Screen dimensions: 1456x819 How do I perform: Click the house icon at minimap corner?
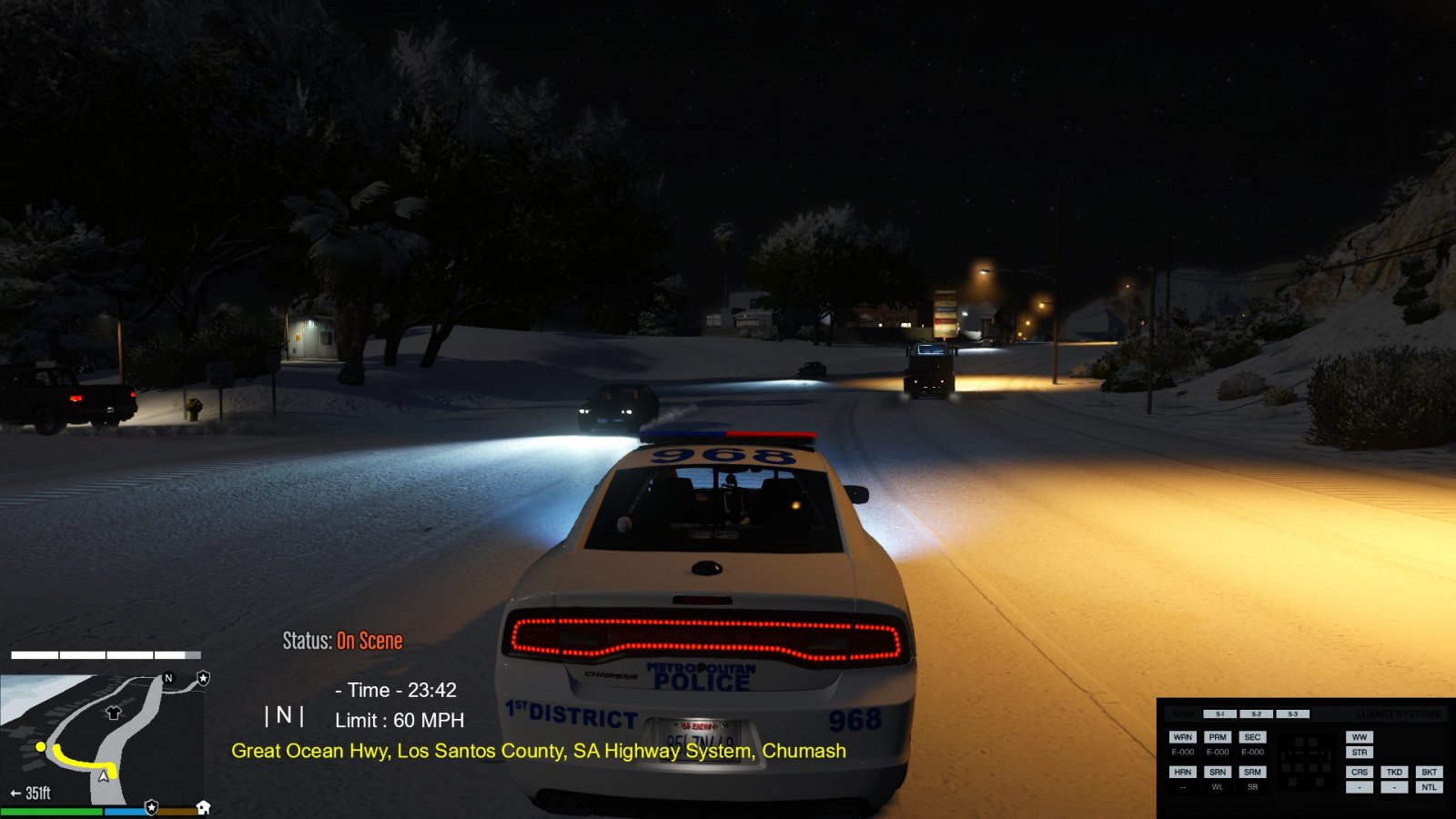click(x=203, y=807)
